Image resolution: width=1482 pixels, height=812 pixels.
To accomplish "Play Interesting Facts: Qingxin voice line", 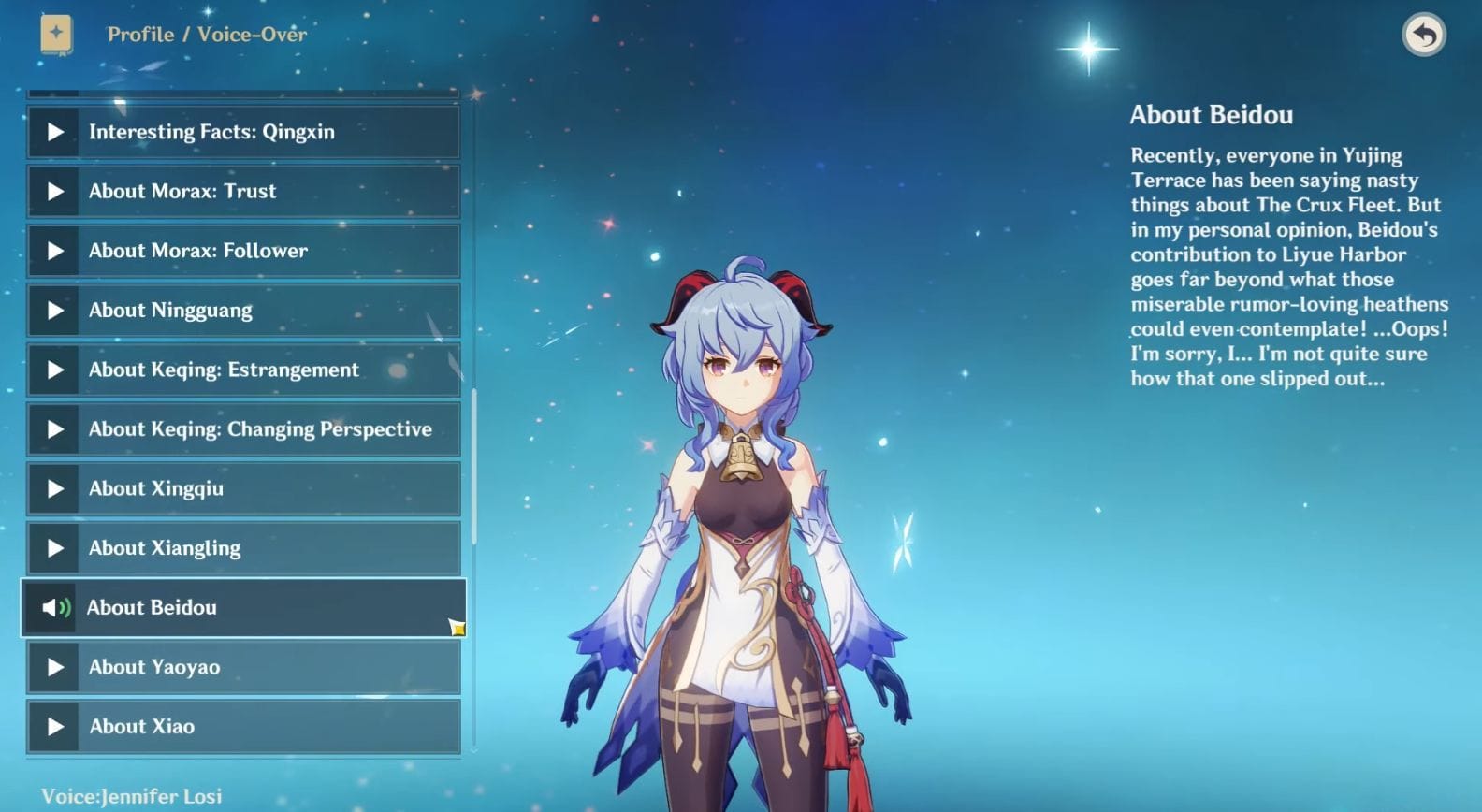I will [243, 132].
